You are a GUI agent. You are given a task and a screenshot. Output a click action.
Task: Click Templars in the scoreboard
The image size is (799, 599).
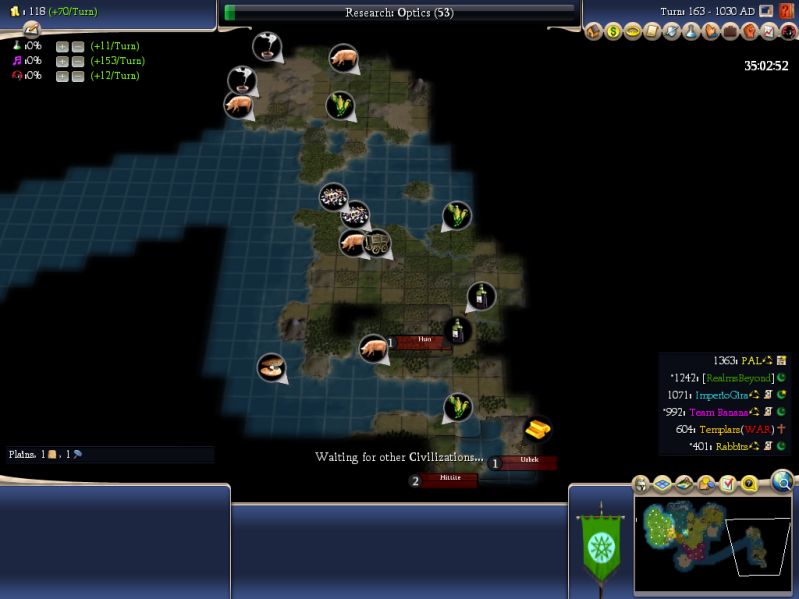tap(735, 429)
